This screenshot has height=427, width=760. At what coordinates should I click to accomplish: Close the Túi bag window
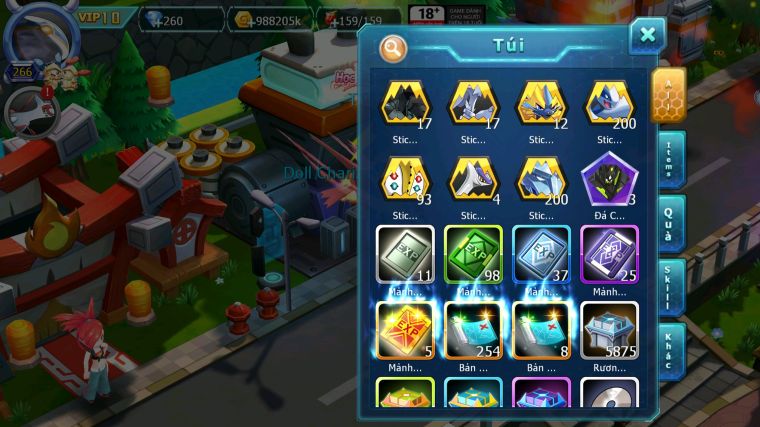click(647, 36)
